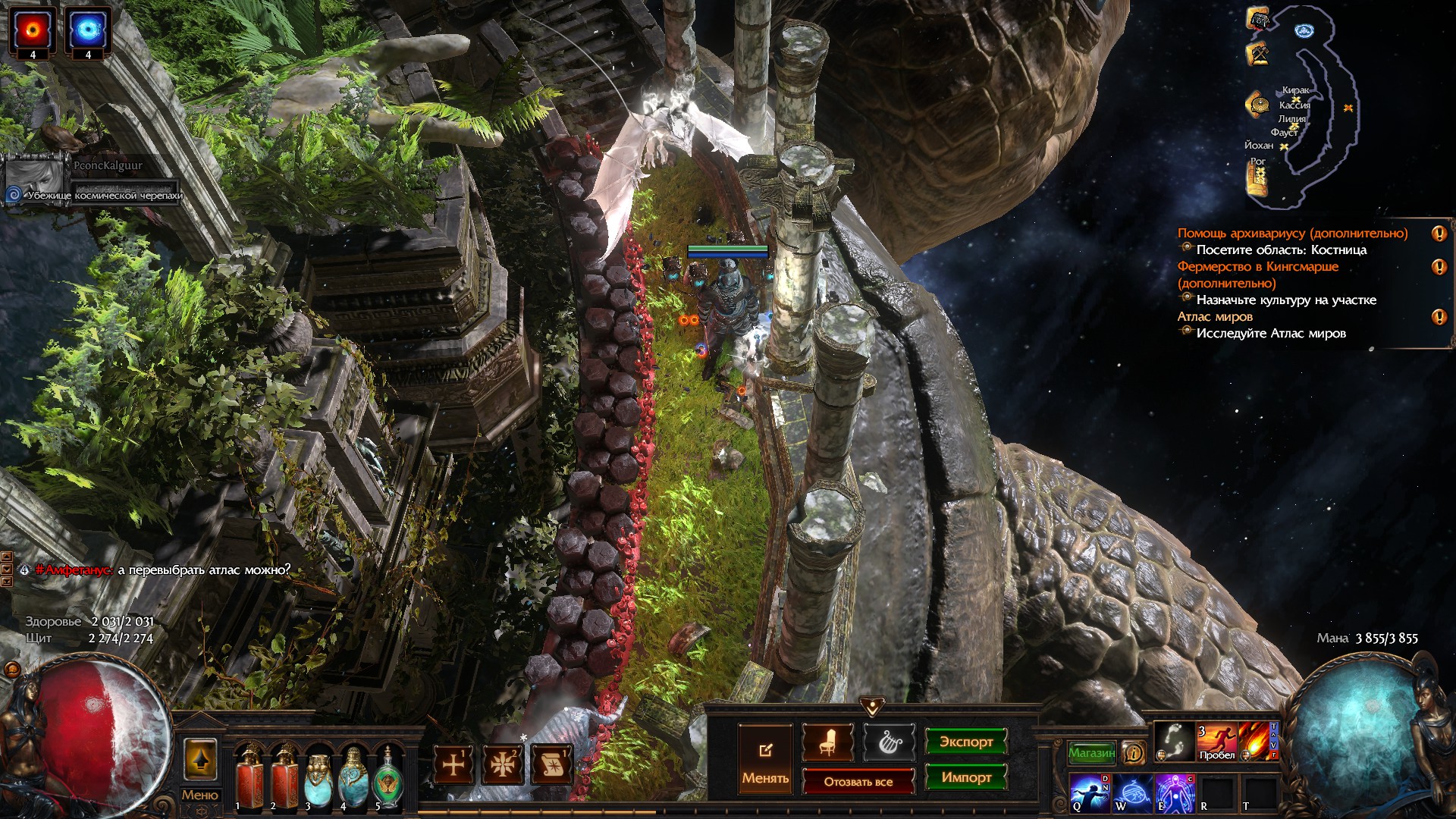Click the gold up-arrow button above Меню
The image size is (1456, 819).
pos(200,759)
